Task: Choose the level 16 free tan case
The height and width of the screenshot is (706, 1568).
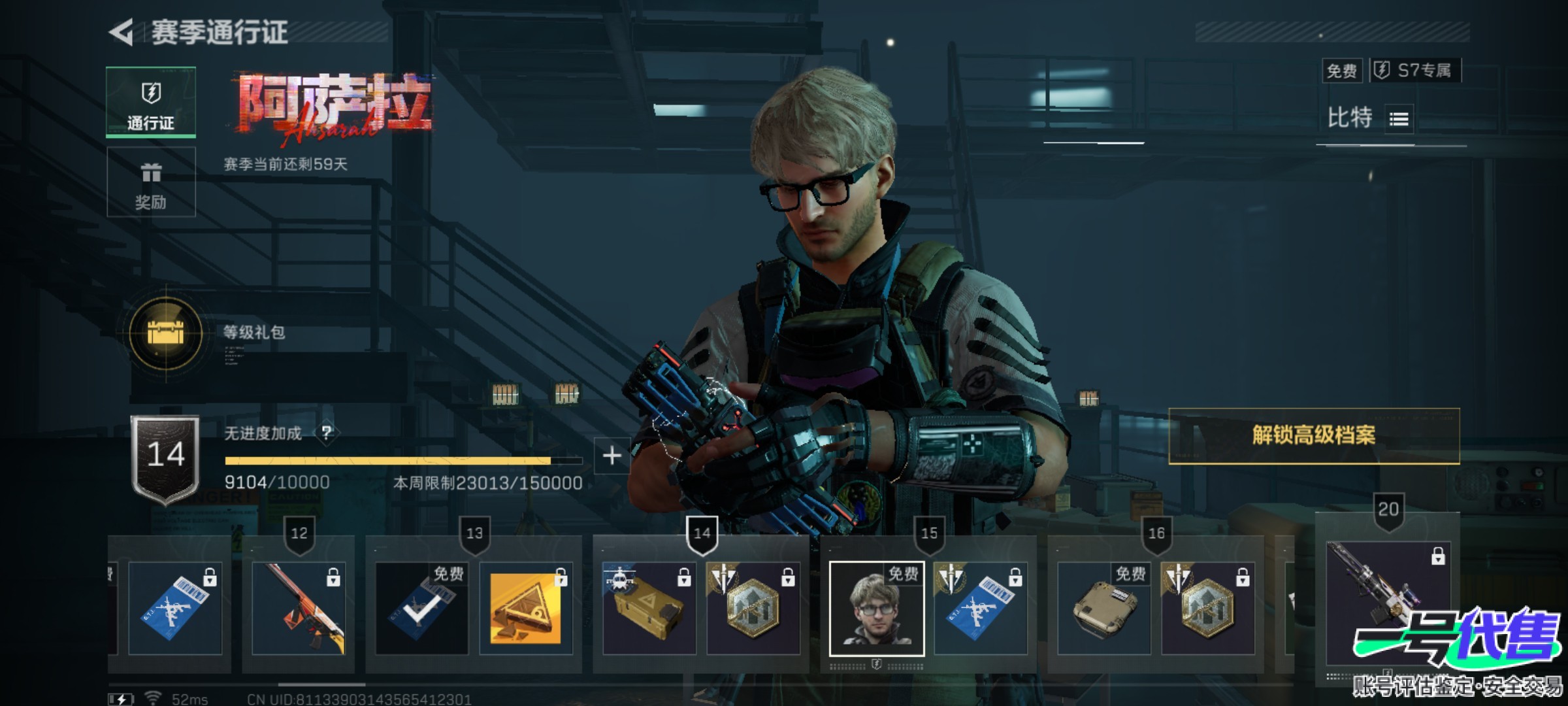Action: pos(1104,608)
